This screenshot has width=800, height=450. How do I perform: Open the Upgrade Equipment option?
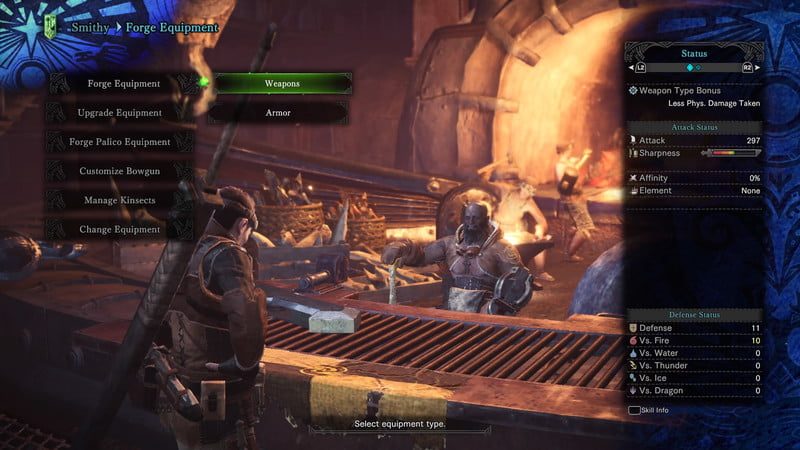click(120, 113)
